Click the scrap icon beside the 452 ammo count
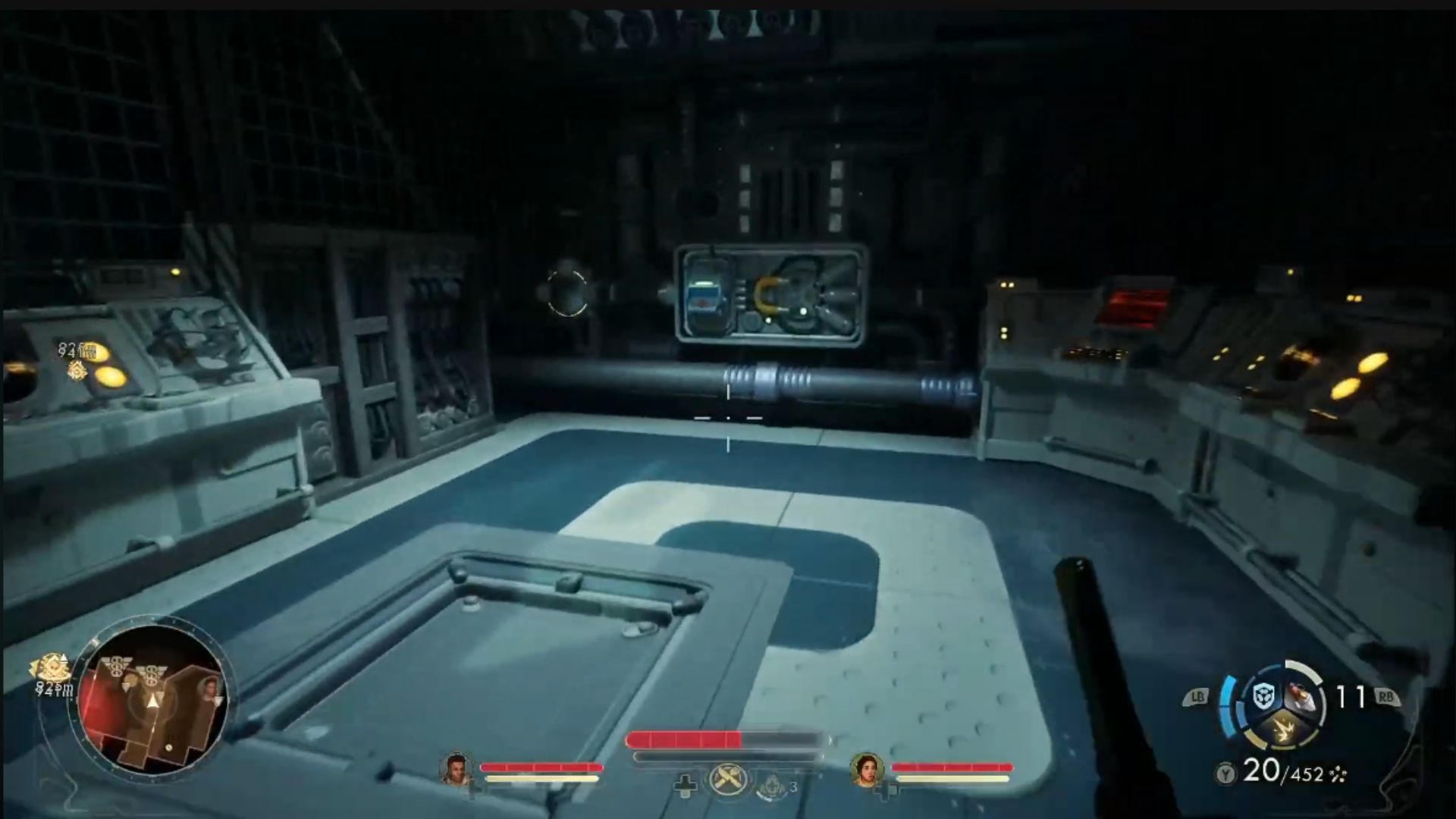The image size is (1456, 819). [x=1338, y=775]
